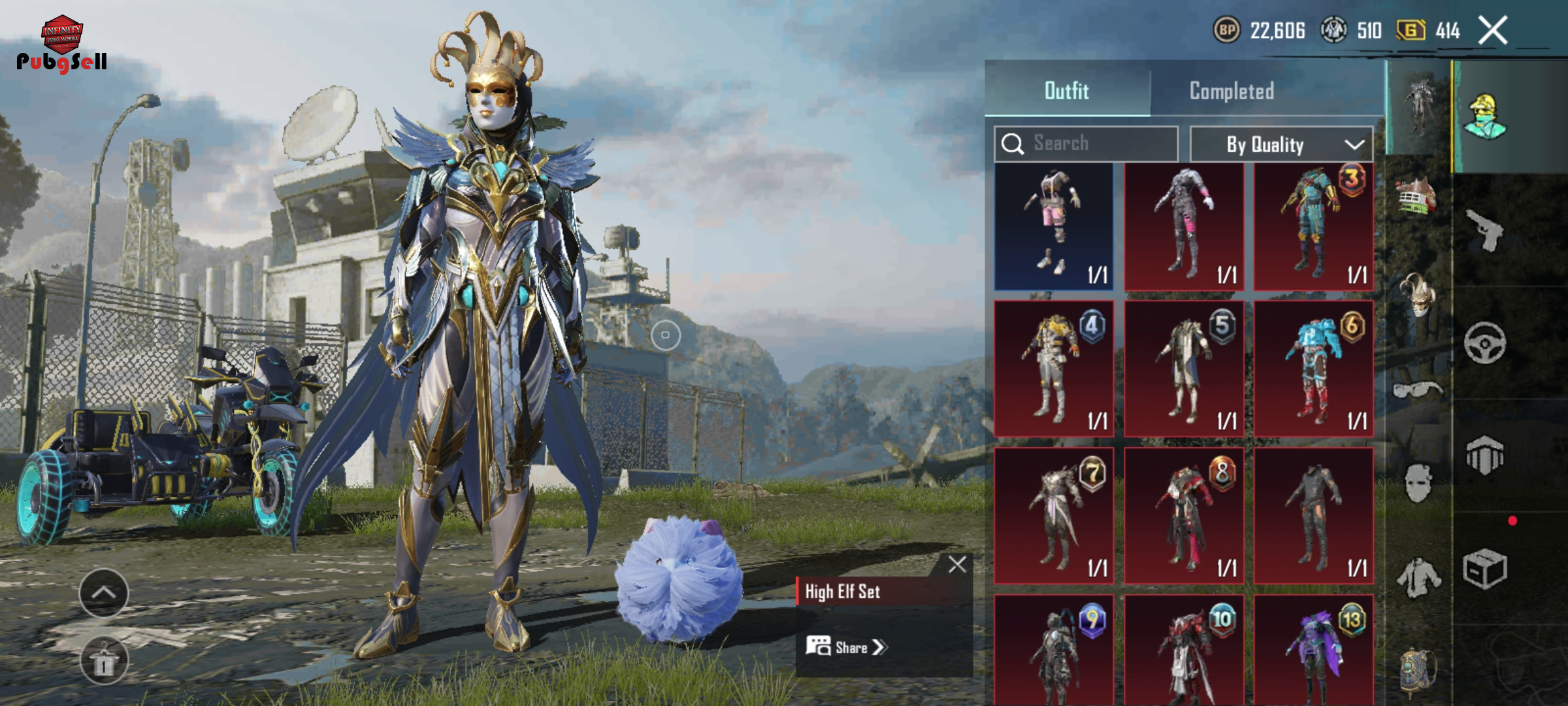
Task: Switch to the Completed tab
Action: [1232, 91]
